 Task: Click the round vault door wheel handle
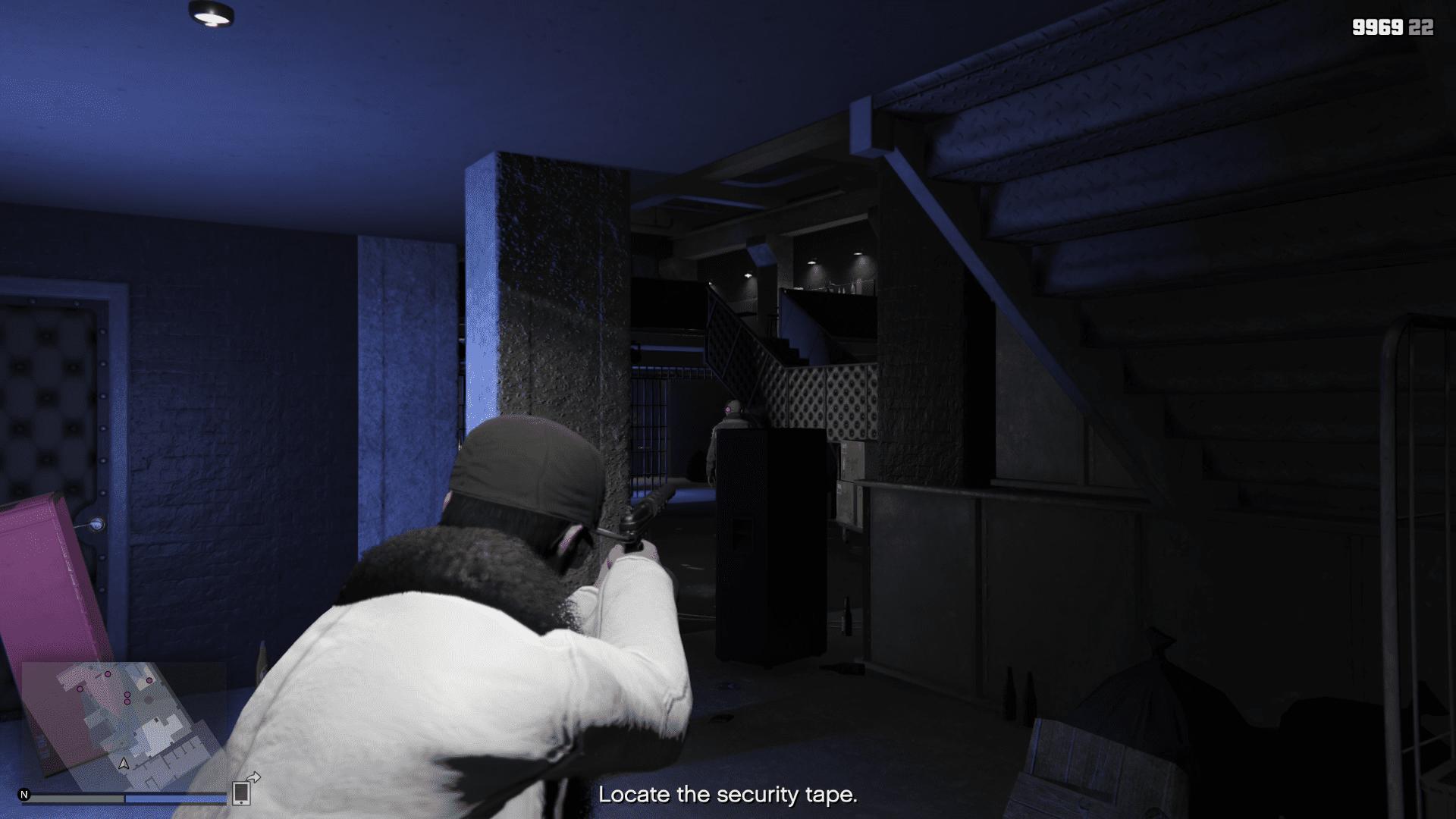pyautogui.click(x=96, y=523)
